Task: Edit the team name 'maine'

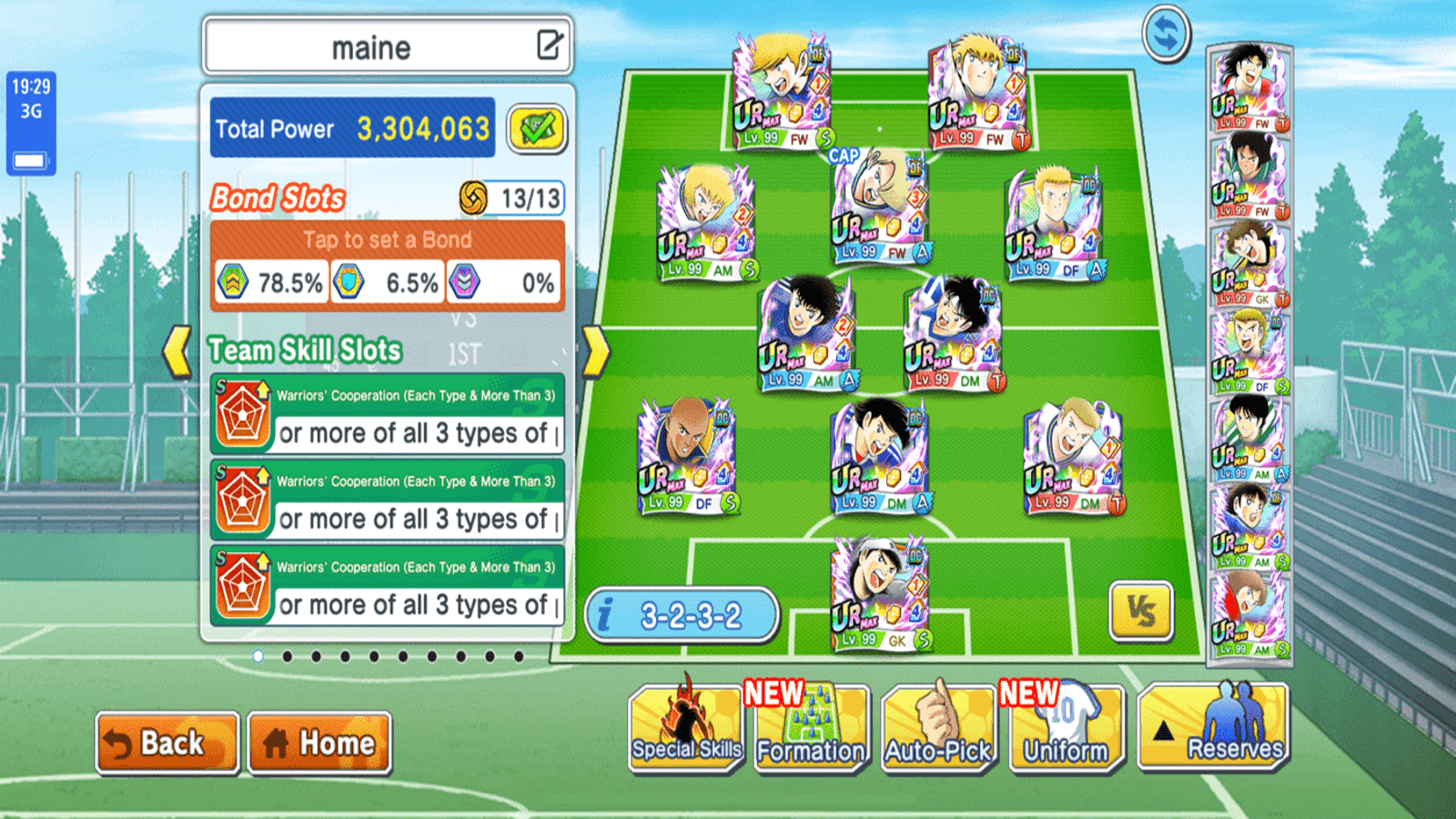Action: 550,45
